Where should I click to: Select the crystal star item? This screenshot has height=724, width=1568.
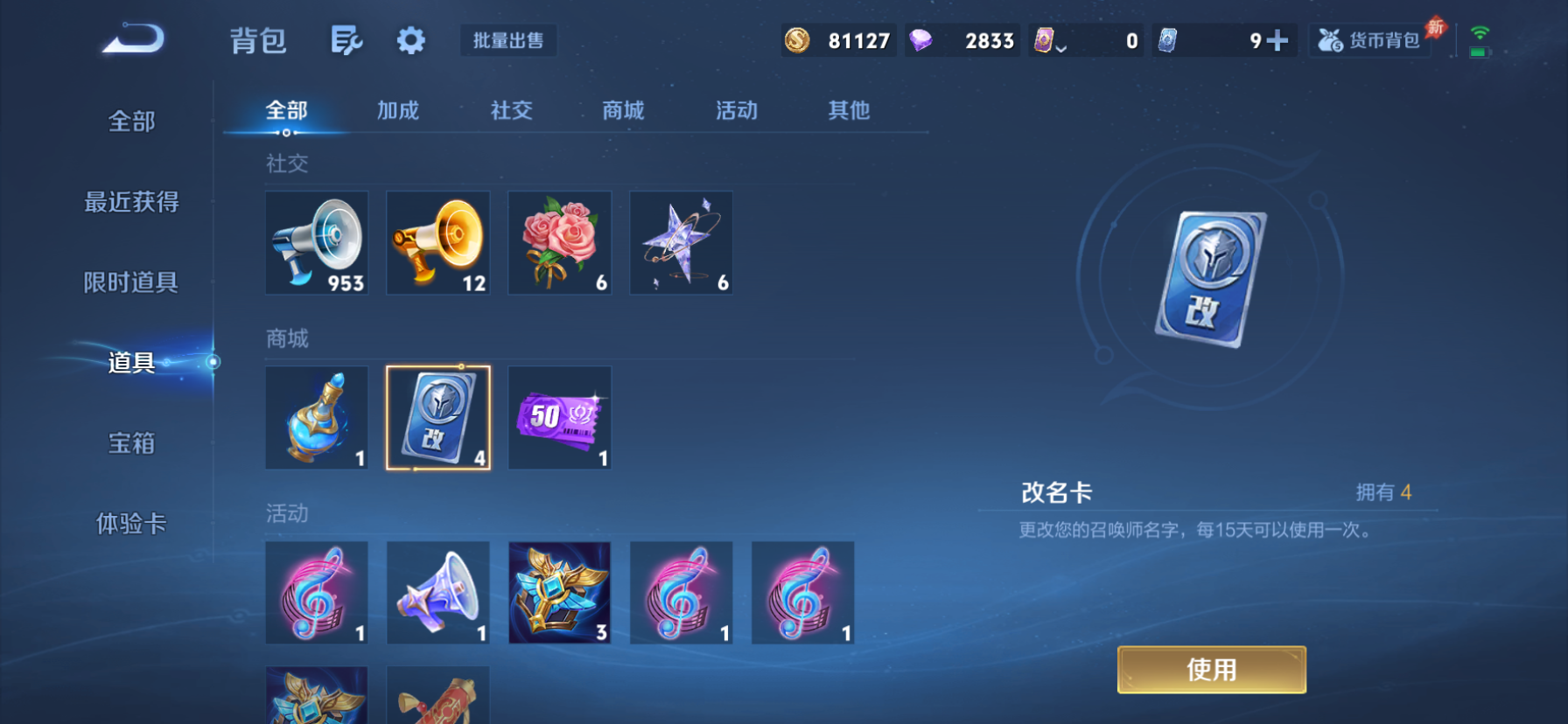(x=681, y=243)
